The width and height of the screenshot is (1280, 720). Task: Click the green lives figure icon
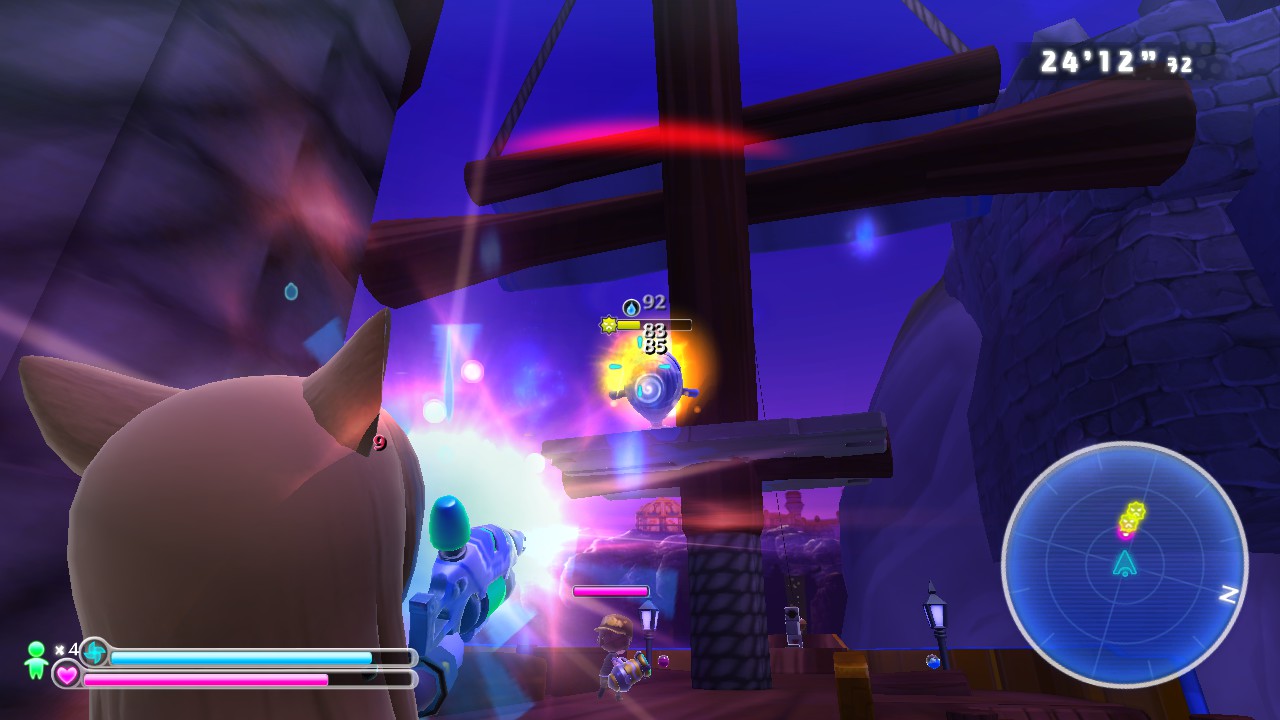[x=36, y=659]
